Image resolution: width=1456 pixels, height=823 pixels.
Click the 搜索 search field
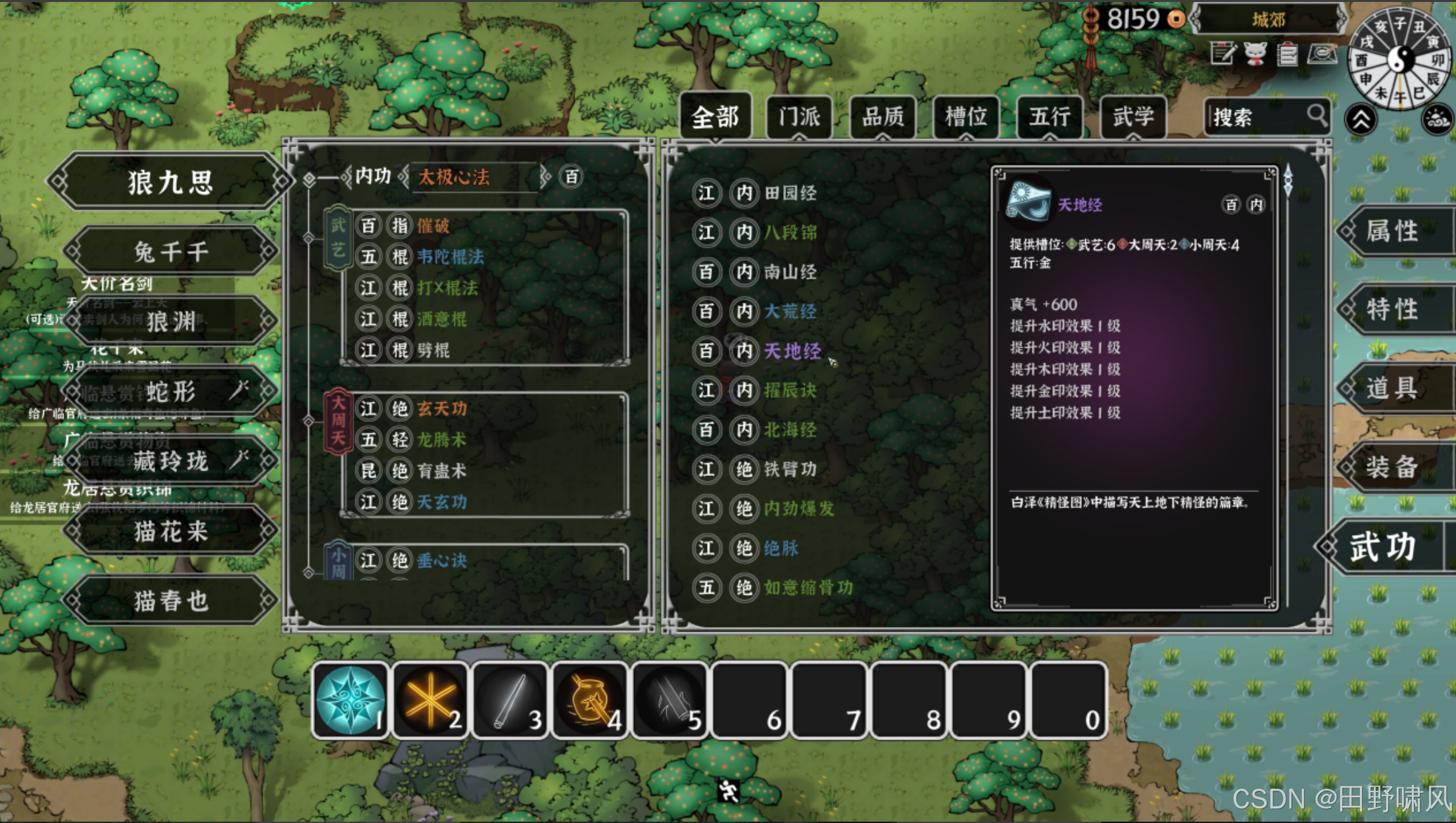1256,118
